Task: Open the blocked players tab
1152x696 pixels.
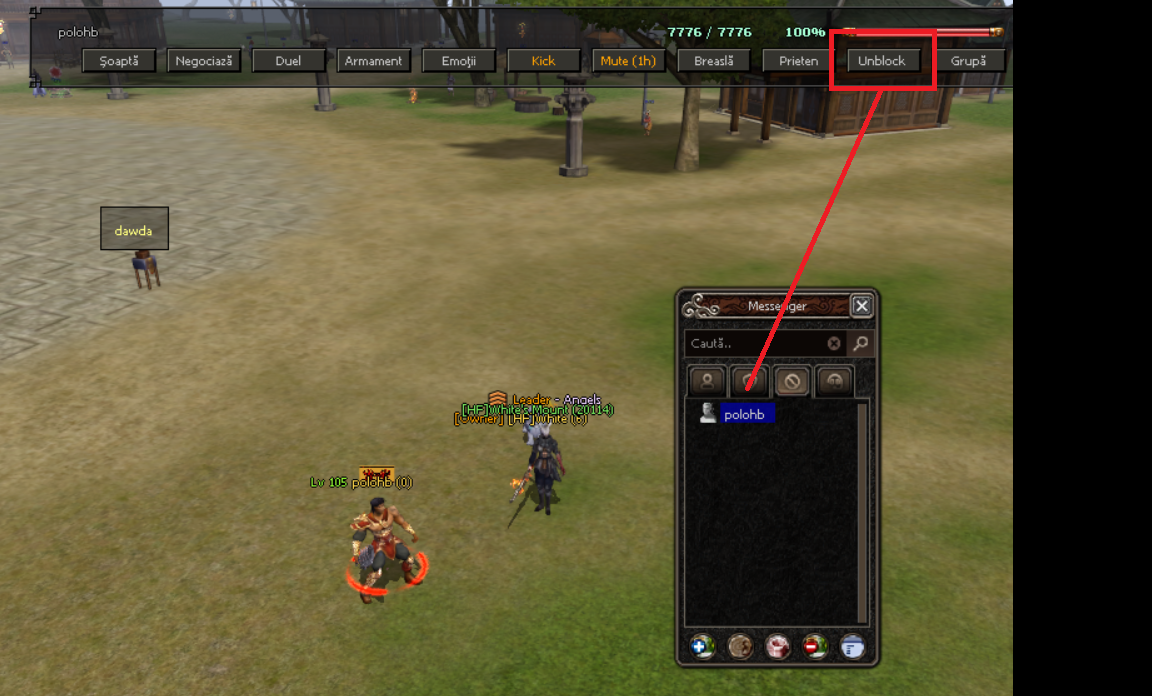Action: [x=792, y=380]
